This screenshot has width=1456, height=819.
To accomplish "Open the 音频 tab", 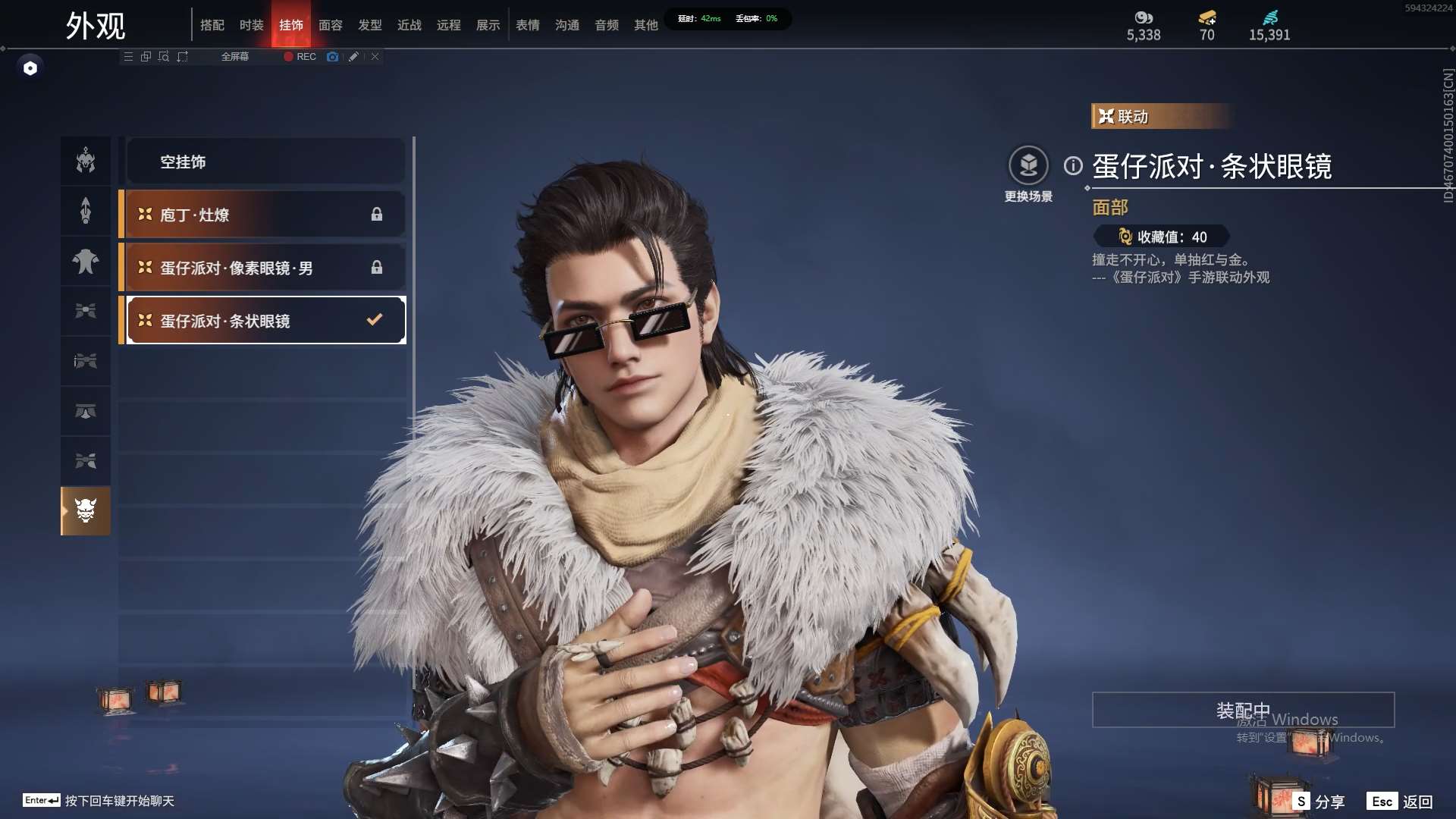I will pyautogui.click(x=607, y=25).
